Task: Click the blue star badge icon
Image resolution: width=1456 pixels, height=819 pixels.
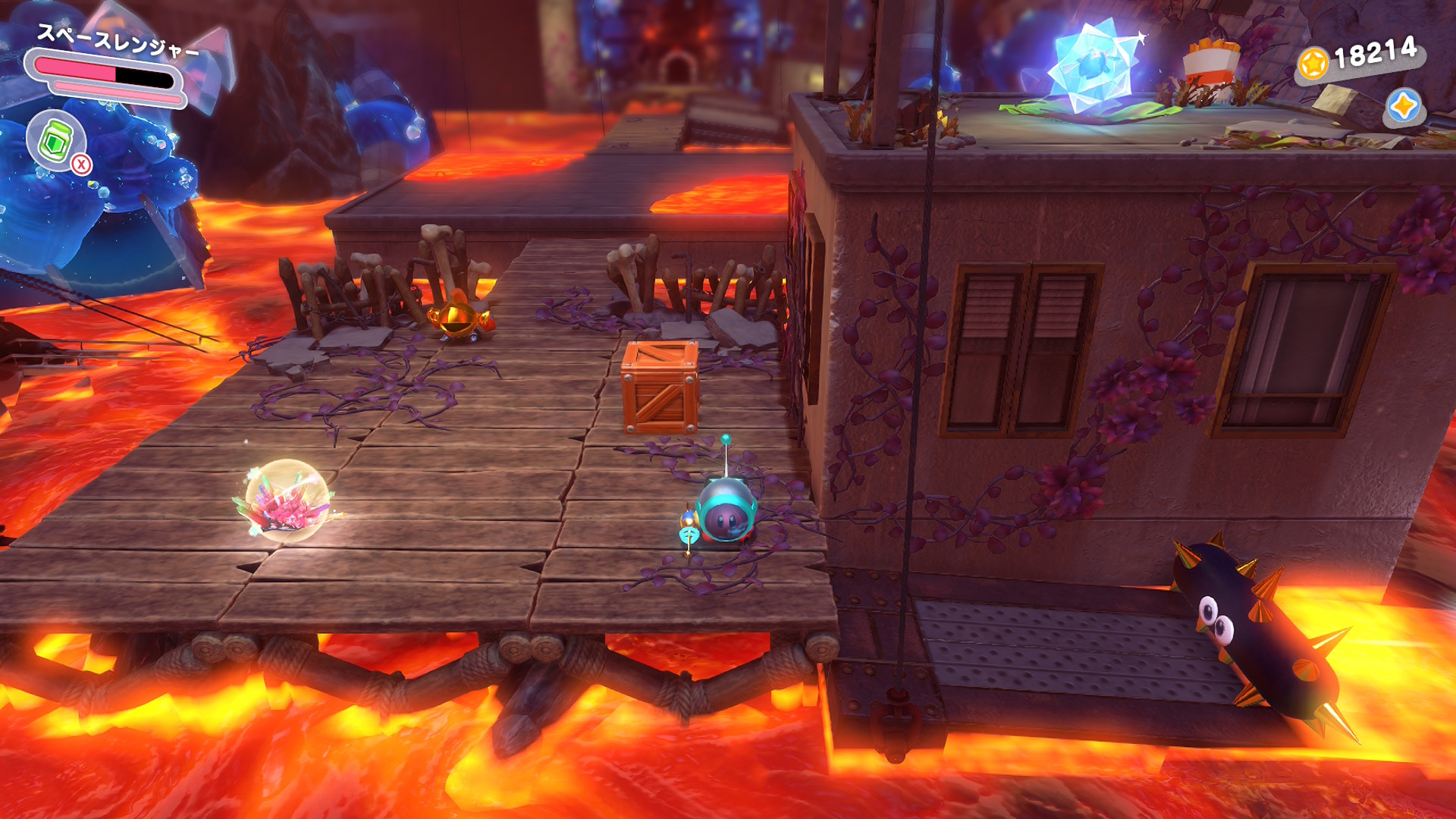Action: pos(1402,106)
